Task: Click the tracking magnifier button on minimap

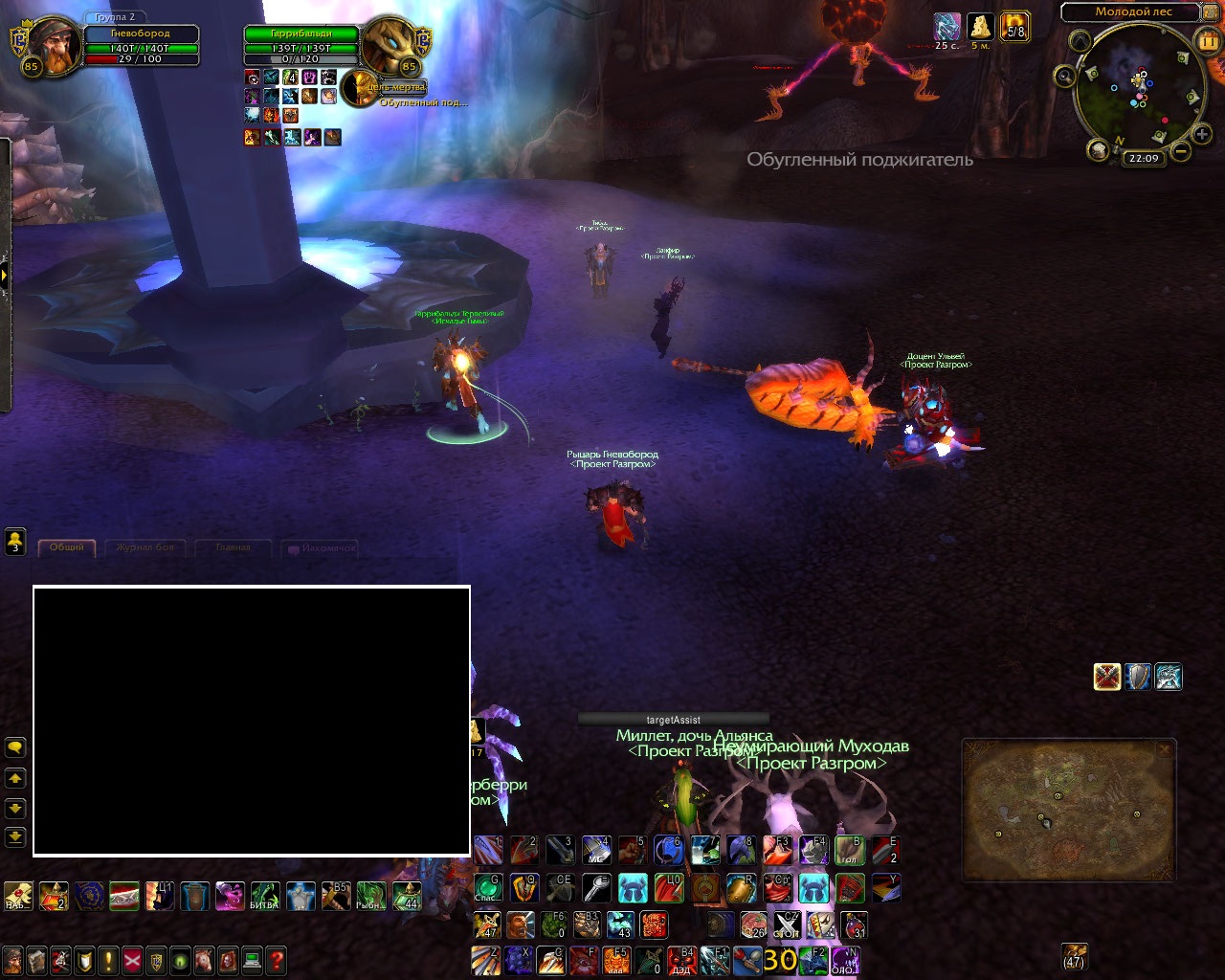Action: click(1065, 77)
